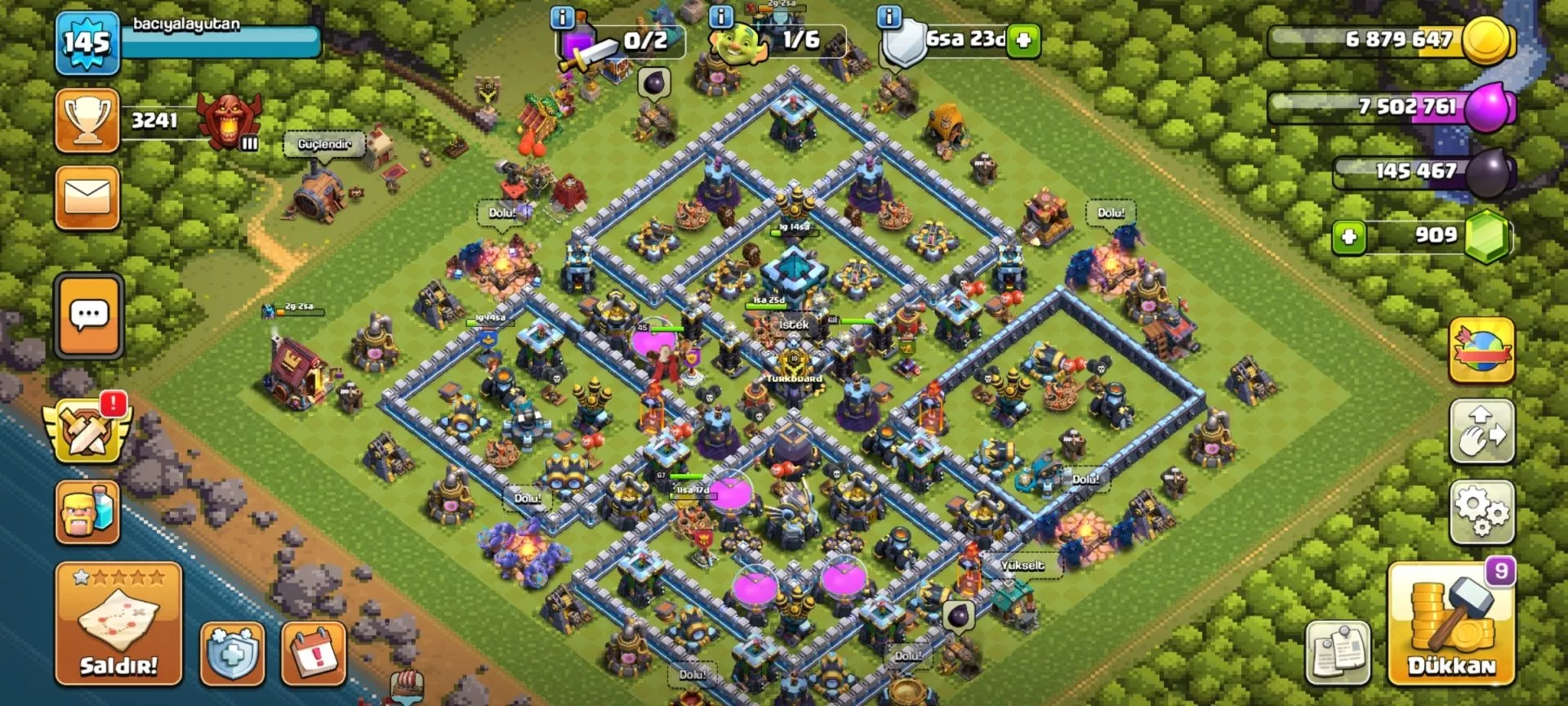
Task: Tap the Saldır! attack button
Action: (x=118, y=623)
